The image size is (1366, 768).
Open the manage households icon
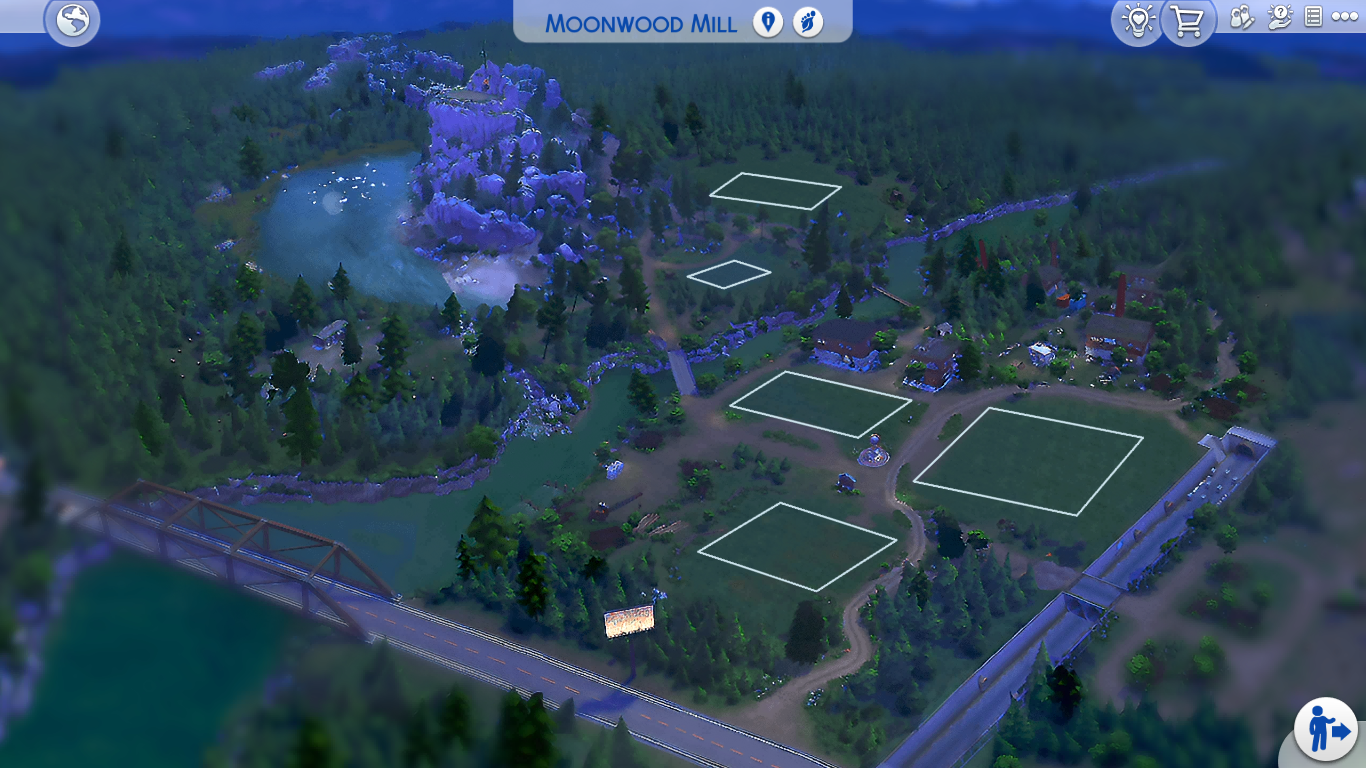[1242, 17]
